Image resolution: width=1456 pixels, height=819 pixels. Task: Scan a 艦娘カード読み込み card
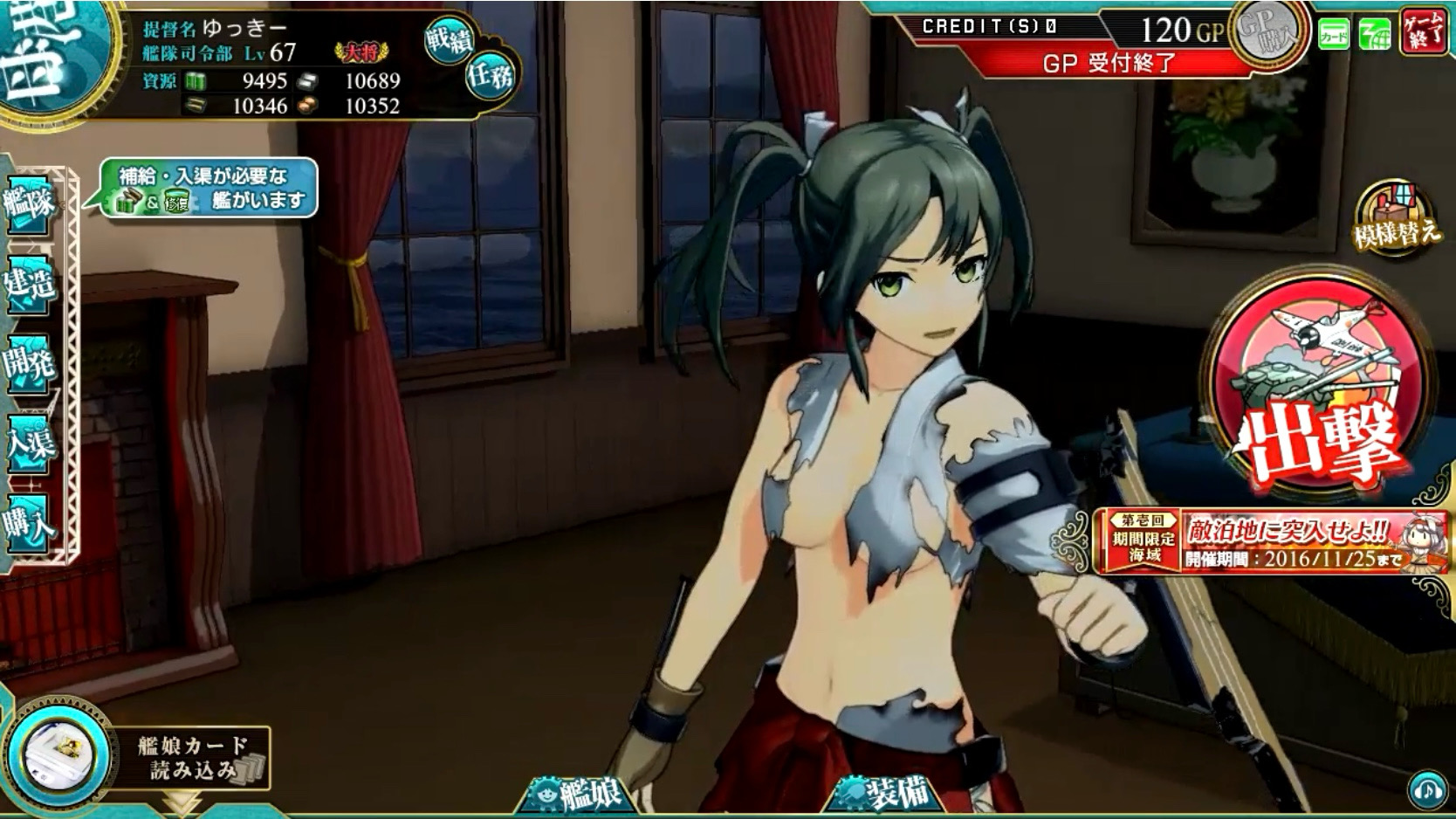click(140, 756)
